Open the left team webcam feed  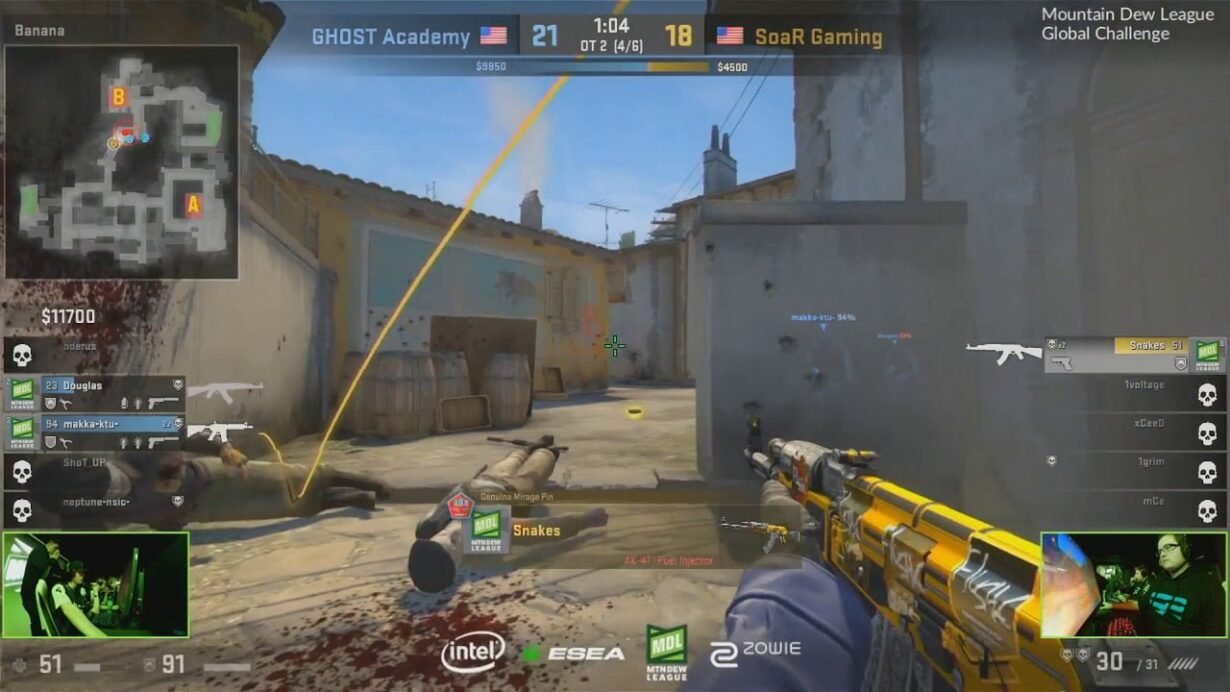tap(95, 585)
